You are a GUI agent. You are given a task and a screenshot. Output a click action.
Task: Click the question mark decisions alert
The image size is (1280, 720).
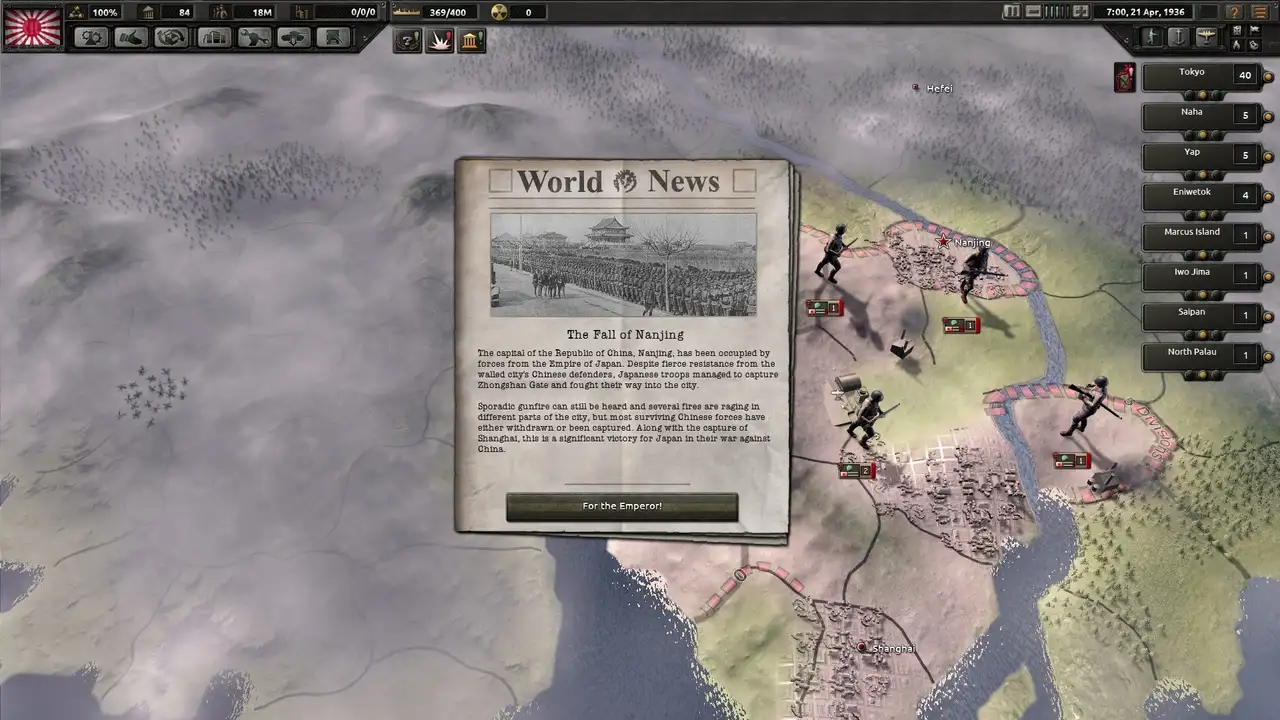(407, 41)
